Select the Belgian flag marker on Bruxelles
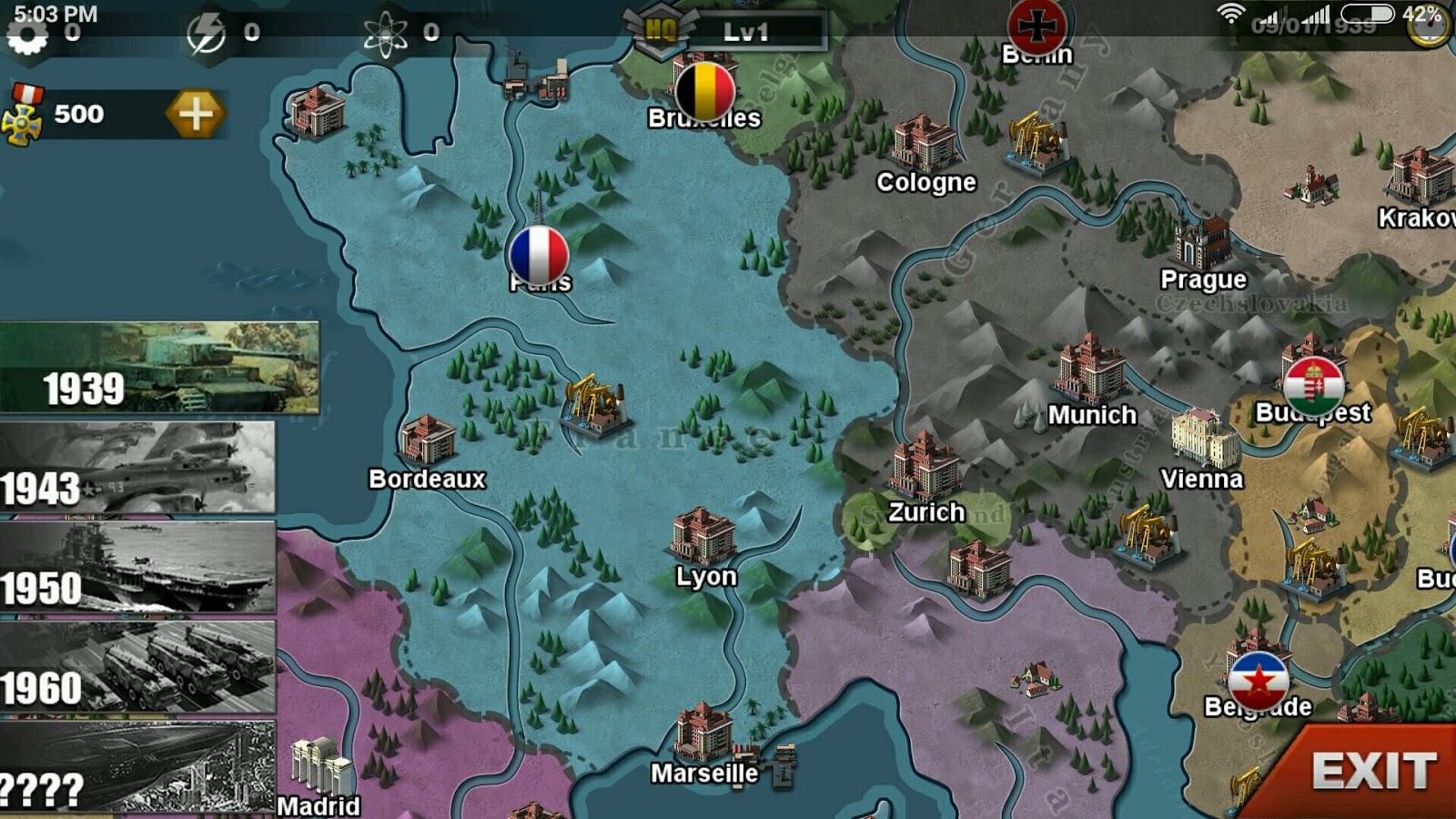The width and height of the screenshot is (1456, 819). [x=705, y=90]
